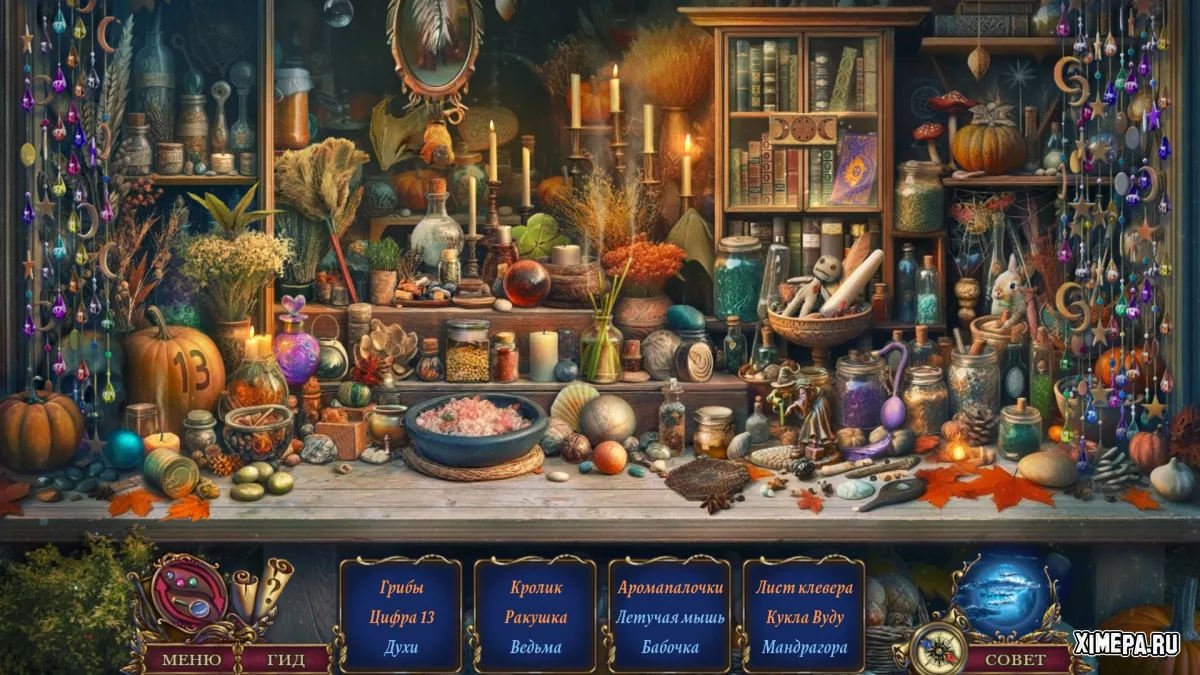Open the compass map icon
Screen dimensions: 1200x675
click(x=938, y=648)
